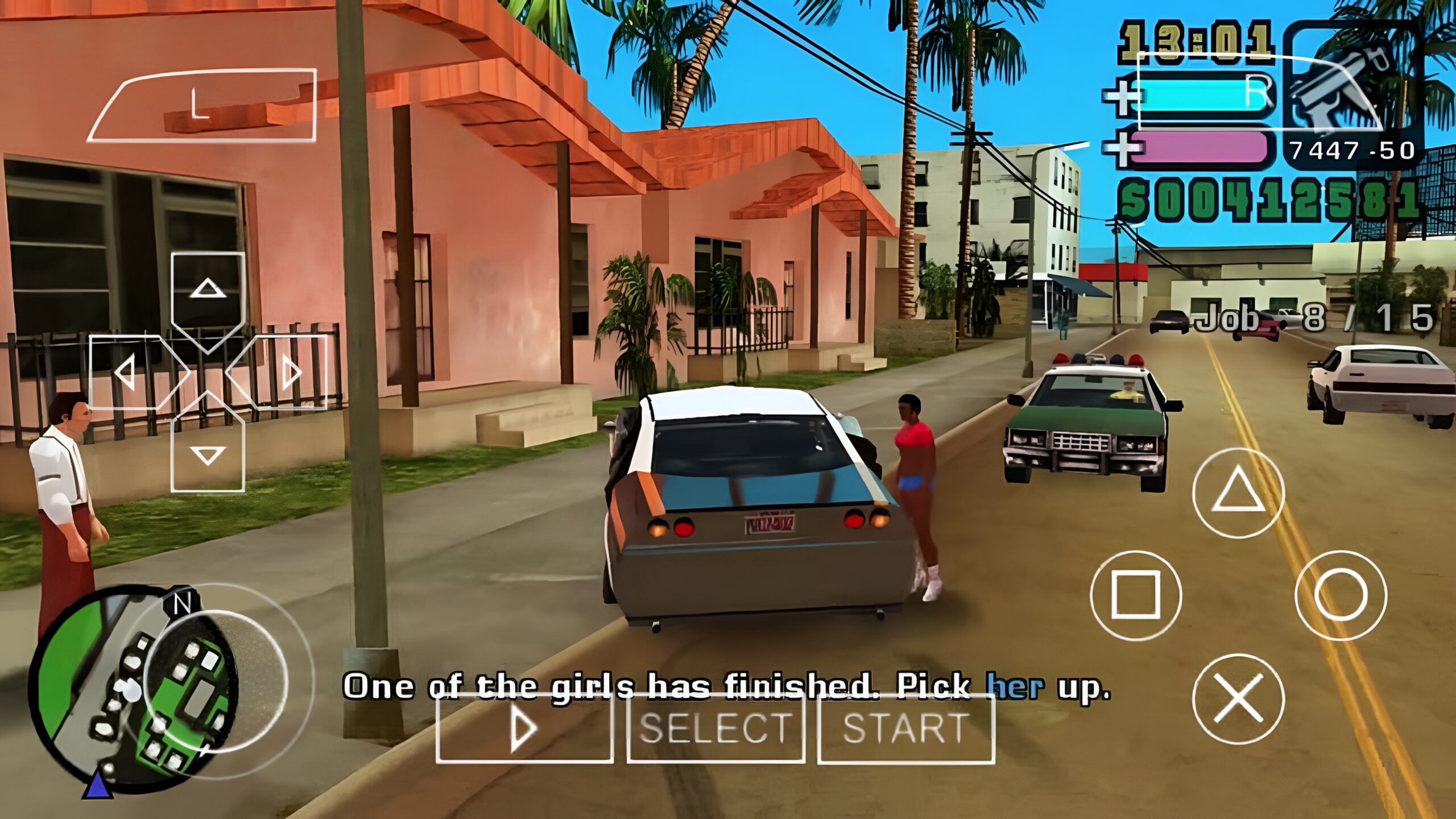The height and width of the screenshot is (819, 1456).
Task: Tap the cross touch button
Action: pos(1238,700)
